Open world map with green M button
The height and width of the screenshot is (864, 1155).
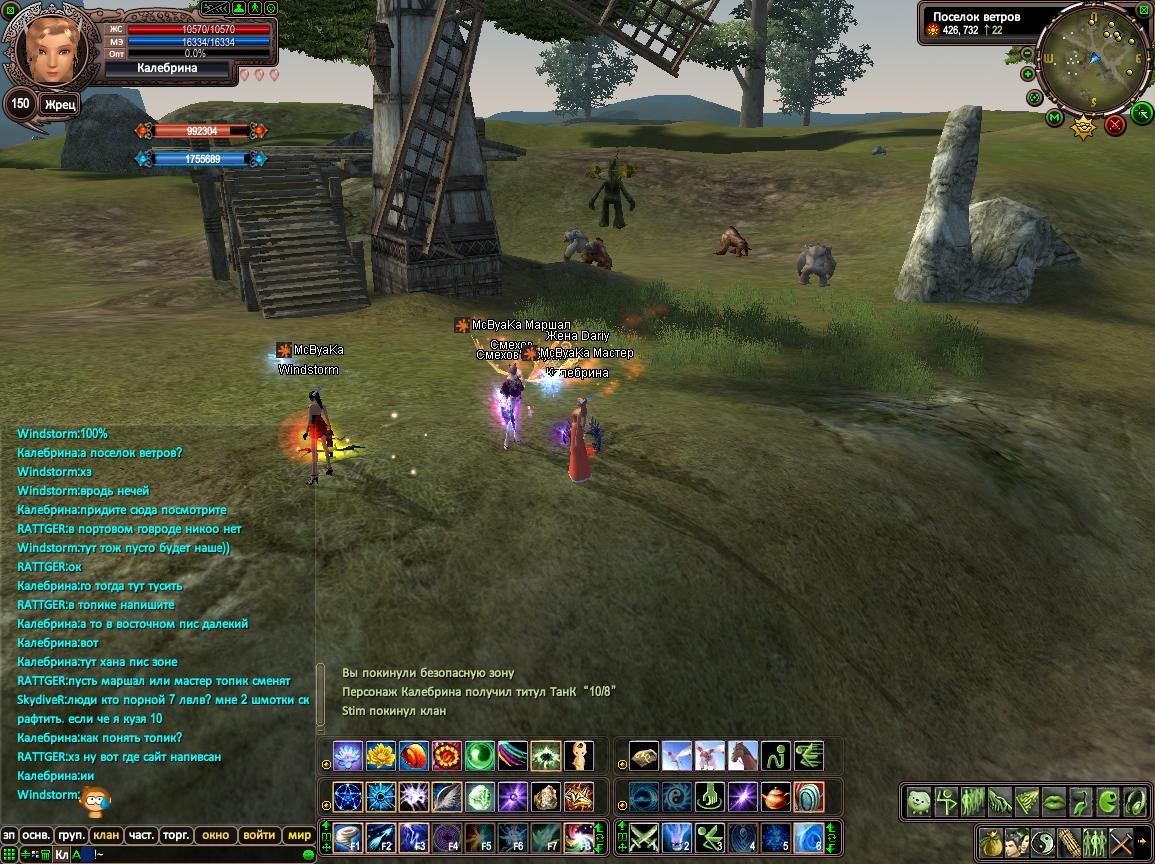(1054, 118)
